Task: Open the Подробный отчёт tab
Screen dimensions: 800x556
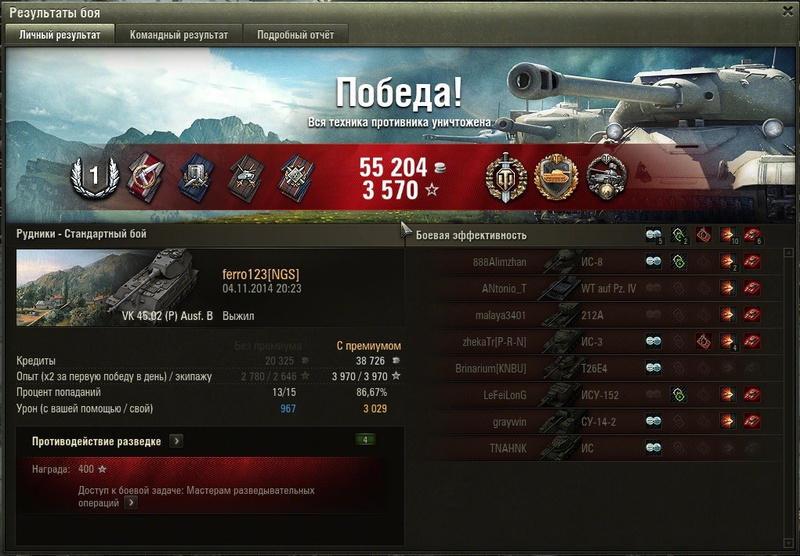Action: [x=295, y=35]
